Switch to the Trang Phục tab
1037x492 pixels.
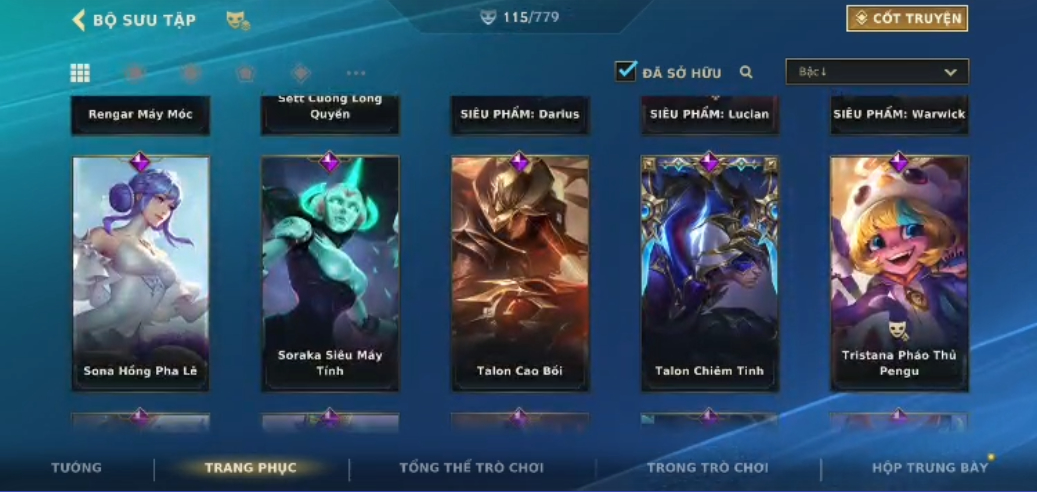click(x=251, y=468)
